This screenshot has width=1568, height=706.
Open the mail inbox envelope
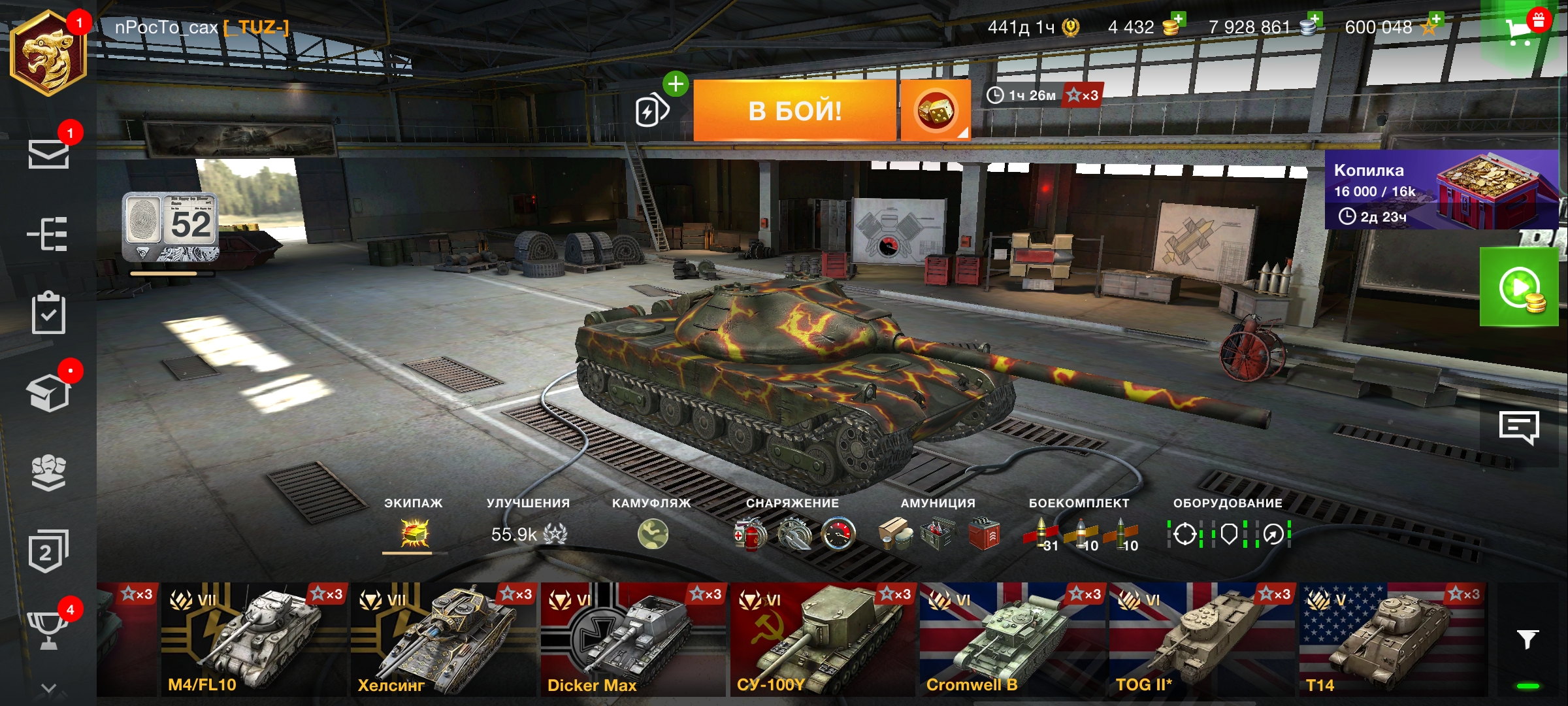48,154
